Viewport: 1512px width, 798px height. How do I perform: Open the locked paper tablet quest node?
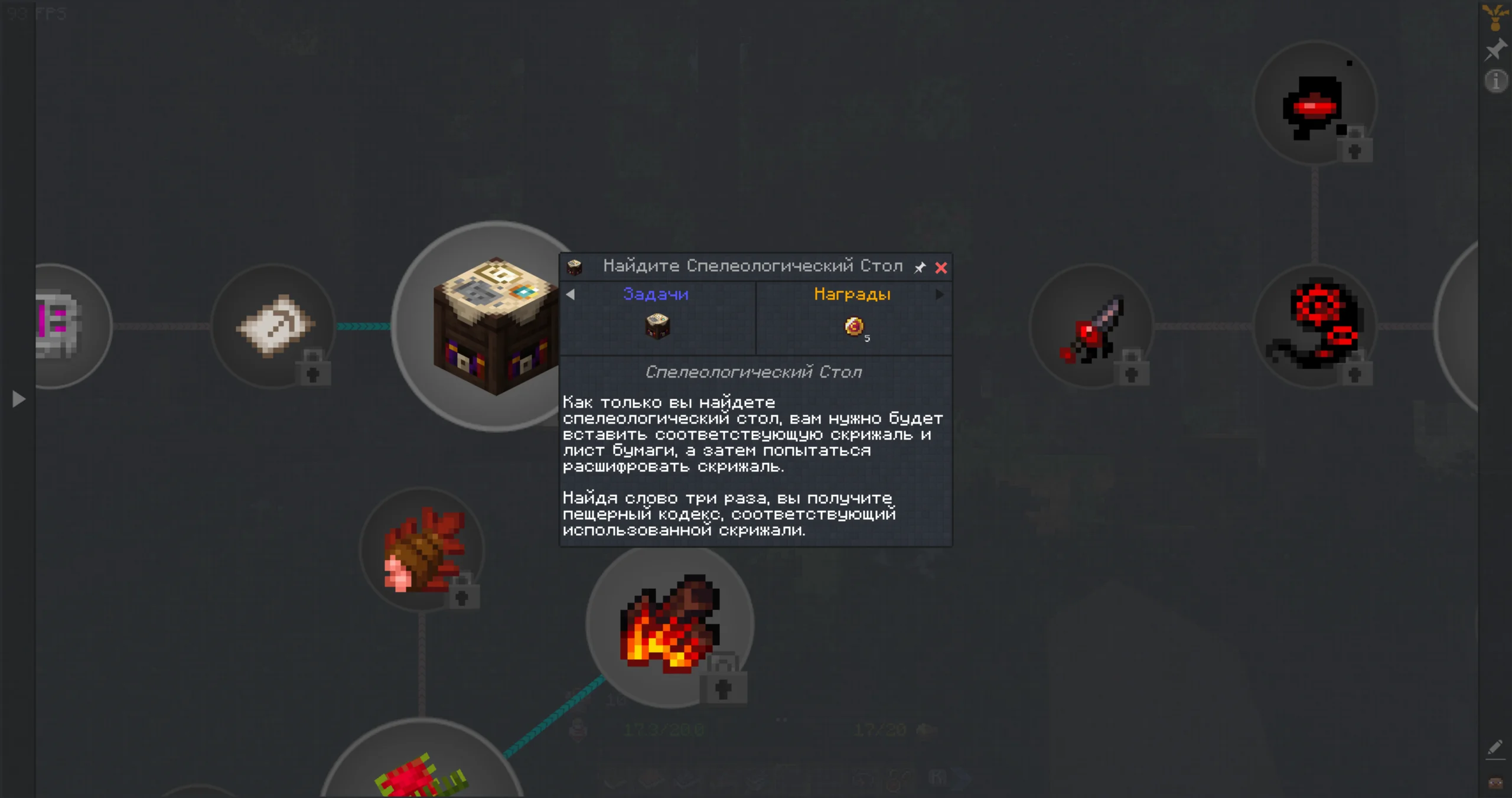coord(274,326)
